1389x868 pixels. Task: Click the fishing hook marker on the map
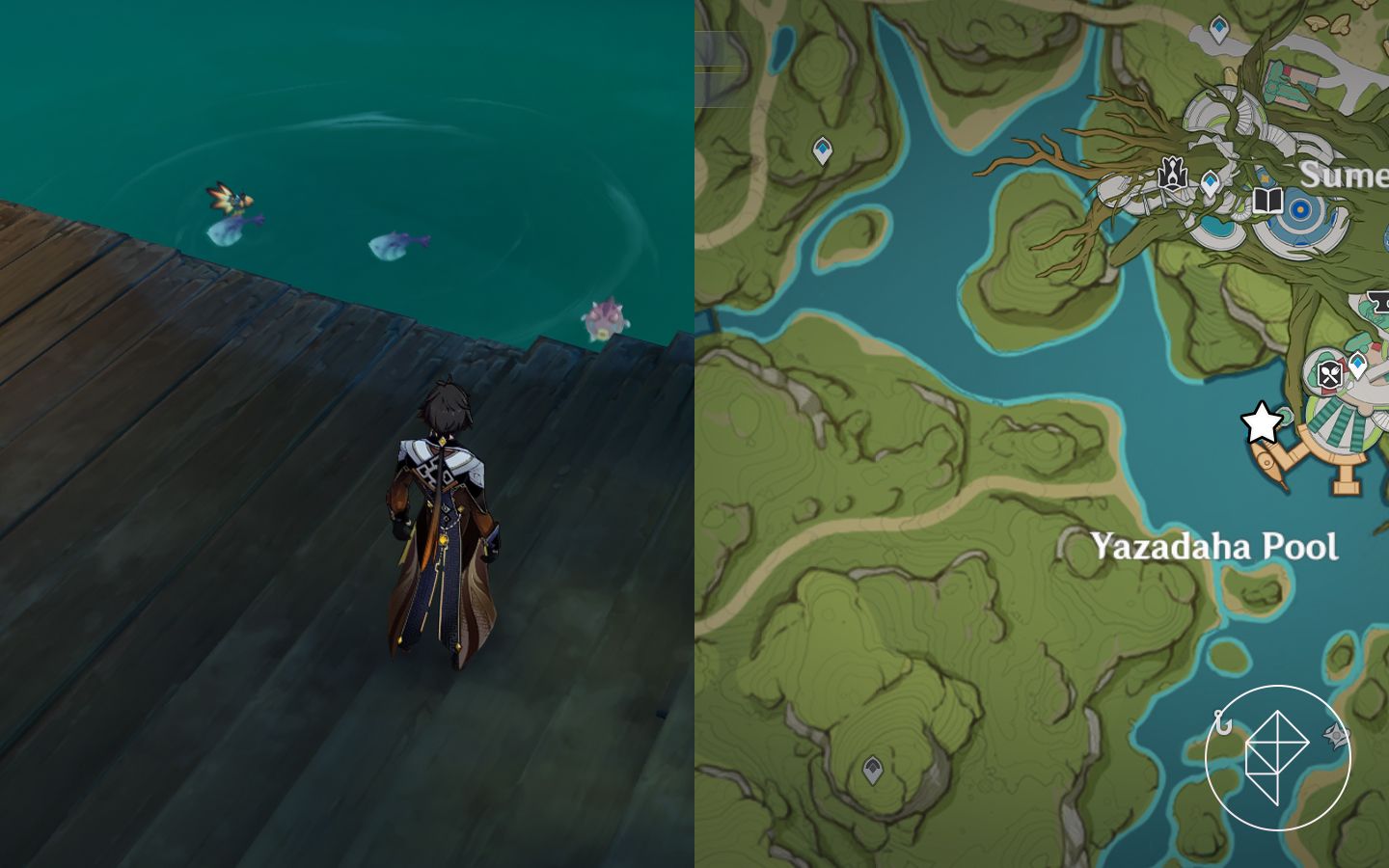[x=1223, y=721]
